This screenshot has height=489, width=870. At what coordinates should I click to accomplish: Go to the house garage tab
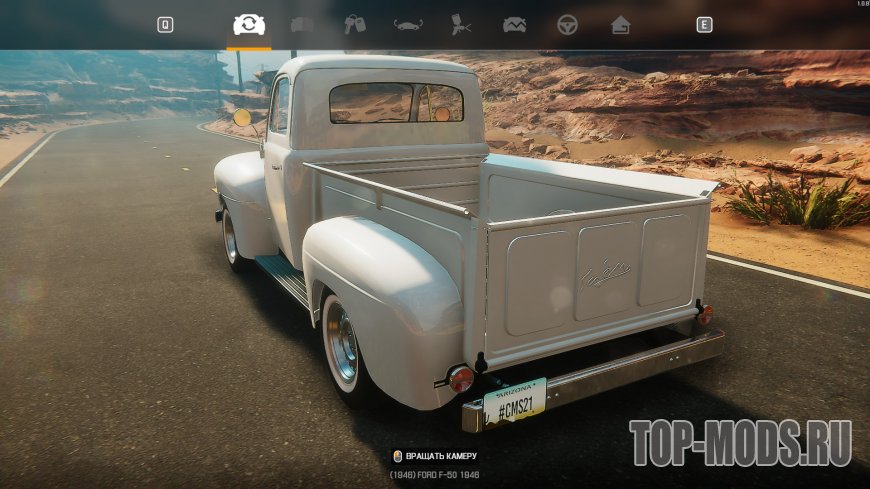(621, 25)
